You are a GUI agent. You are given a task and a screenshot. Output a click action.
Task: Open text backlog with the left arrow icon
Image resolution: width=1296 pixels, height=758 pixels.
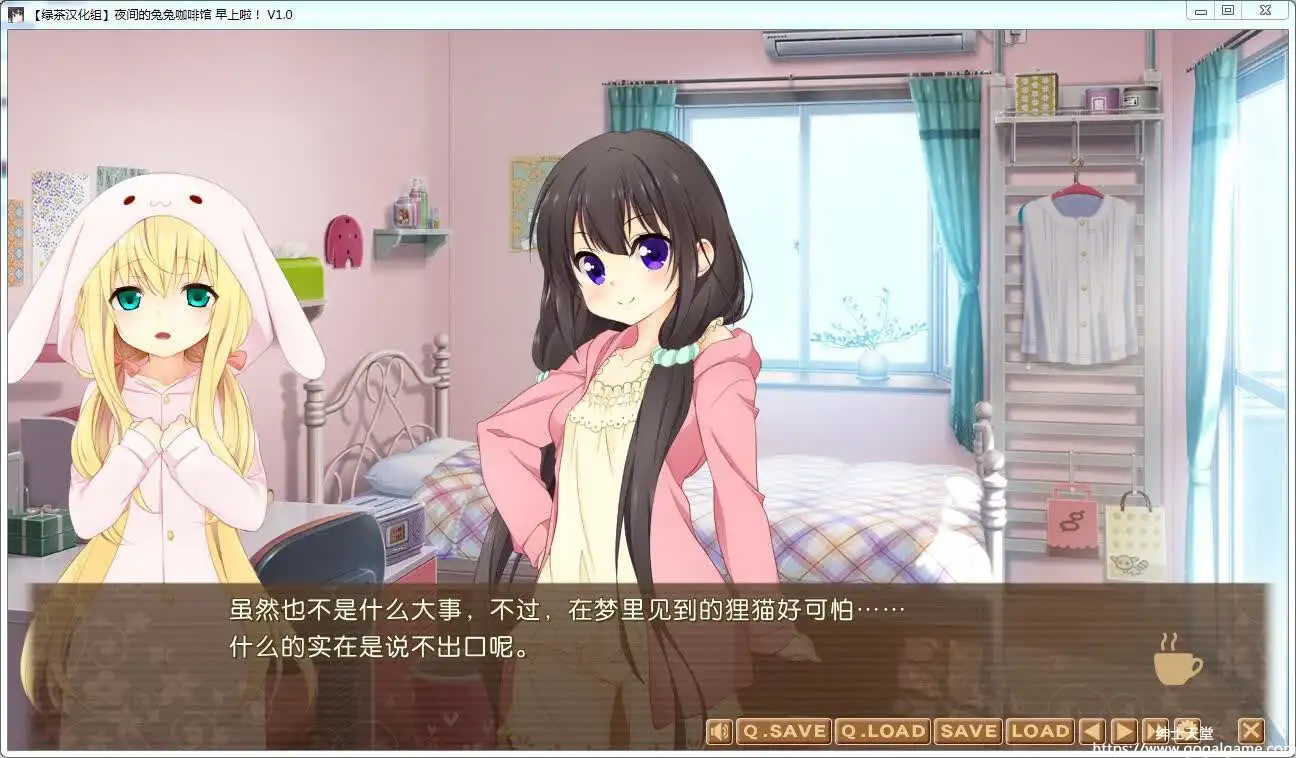pos(1093,731)
